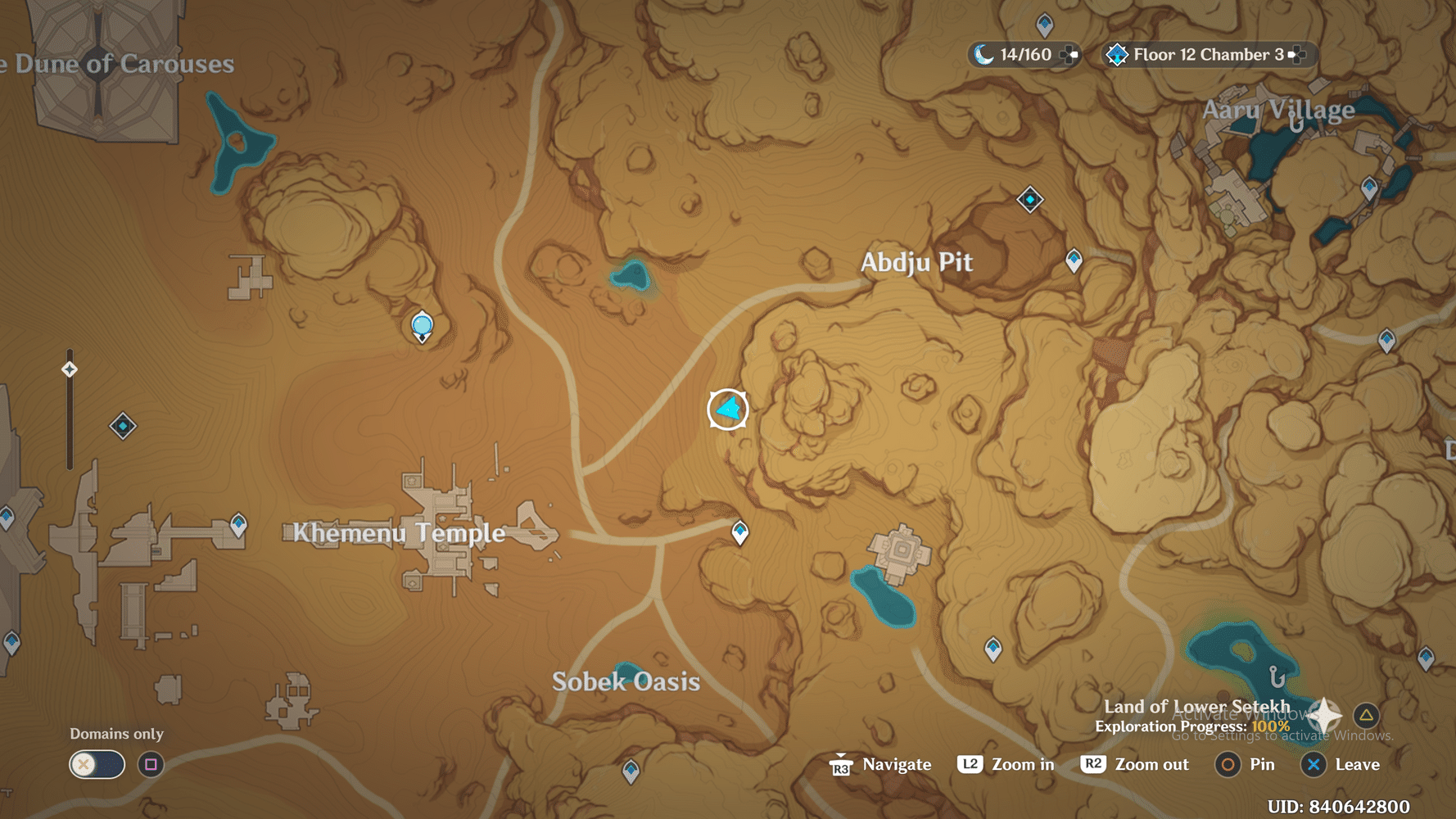The width and height of the screenshot is (1456, 819).
Task: Enable the pin marker filter button
Action: 149,764
